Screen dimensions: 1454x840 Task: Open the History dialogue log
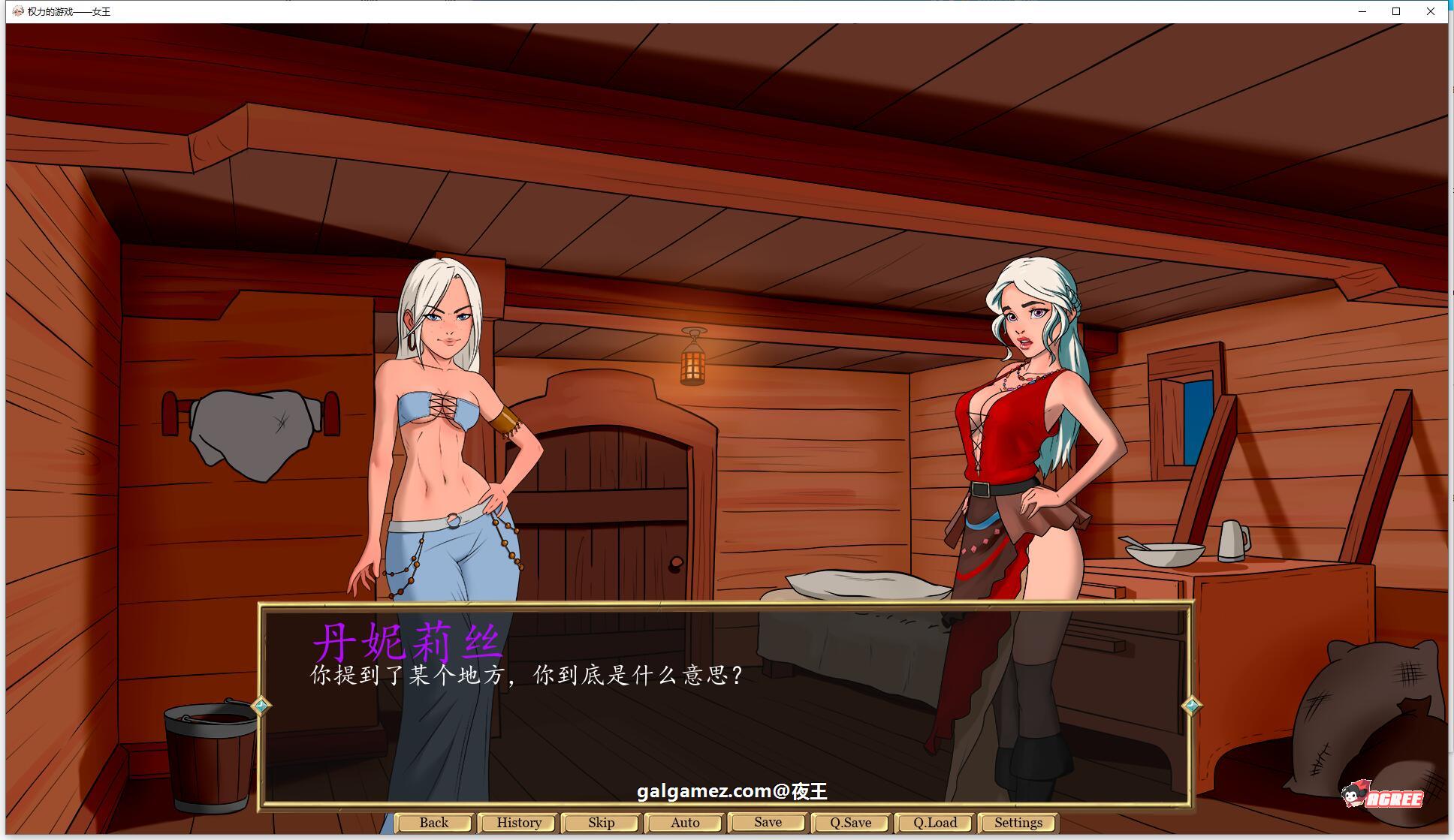(x=517, y=822)
